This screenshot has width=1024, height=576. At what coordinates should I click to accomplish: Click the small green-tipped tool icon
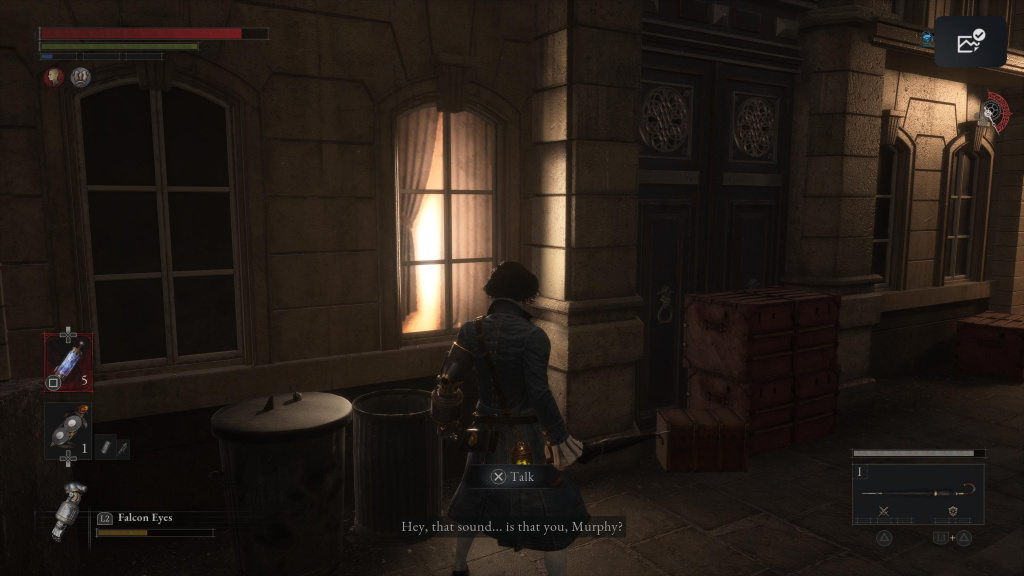[122, 447]
